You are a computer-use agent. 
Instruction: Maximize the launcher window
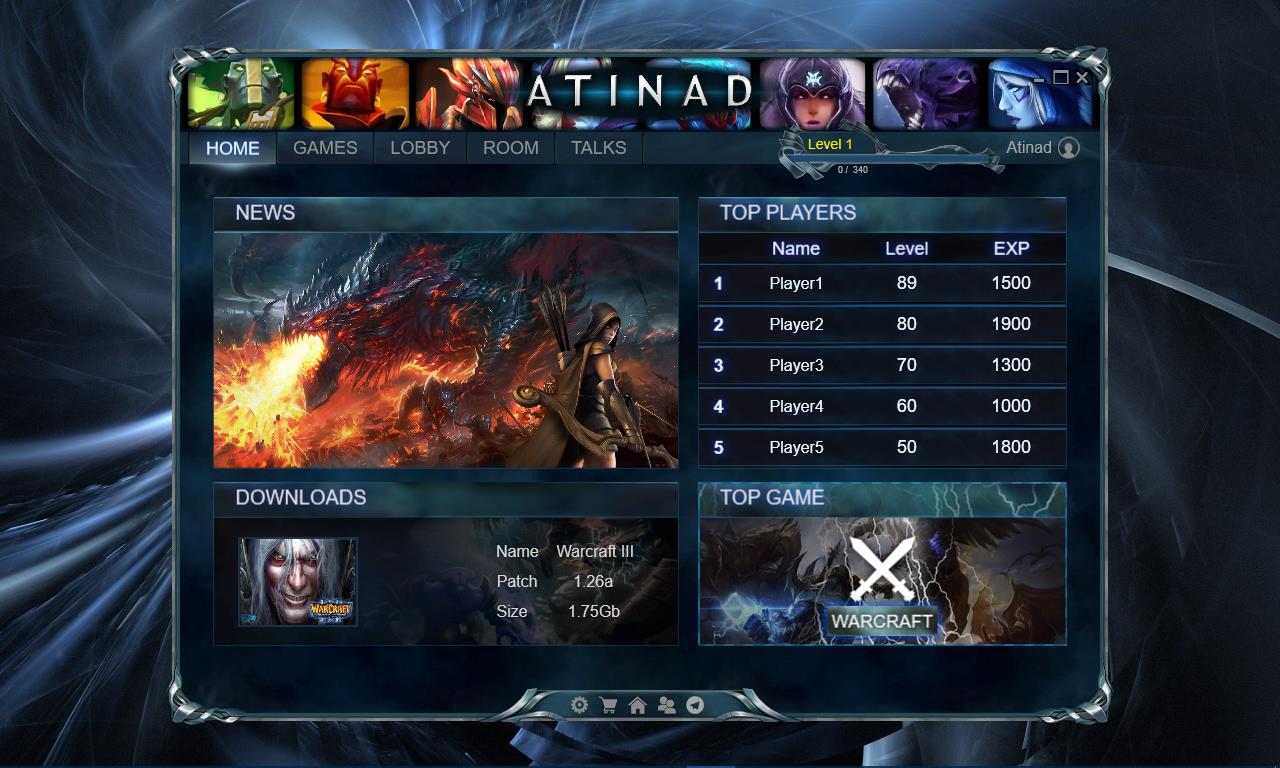coord(1061,77)
